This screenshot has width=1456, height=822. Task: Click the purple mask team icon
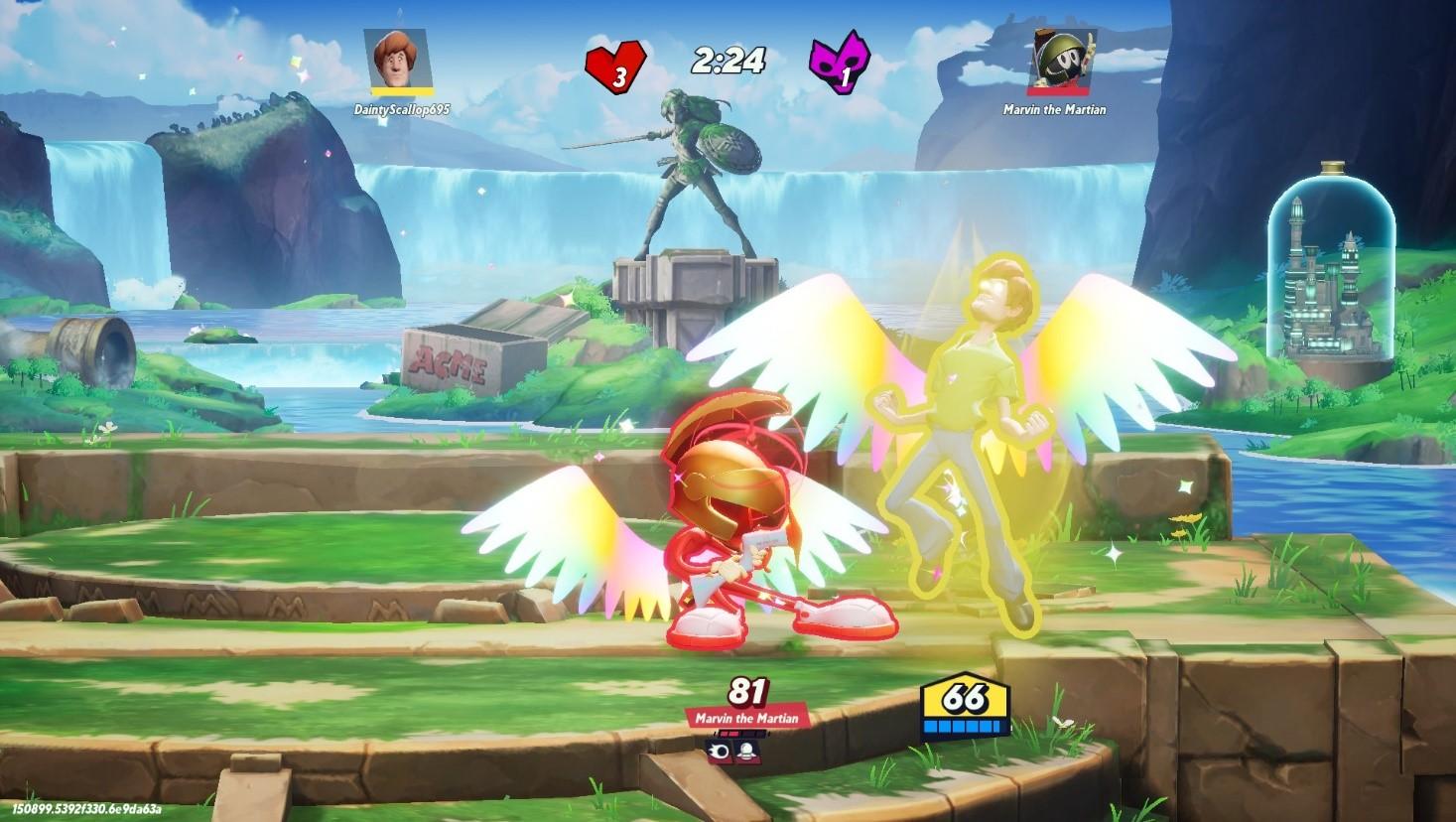point(841,66)
